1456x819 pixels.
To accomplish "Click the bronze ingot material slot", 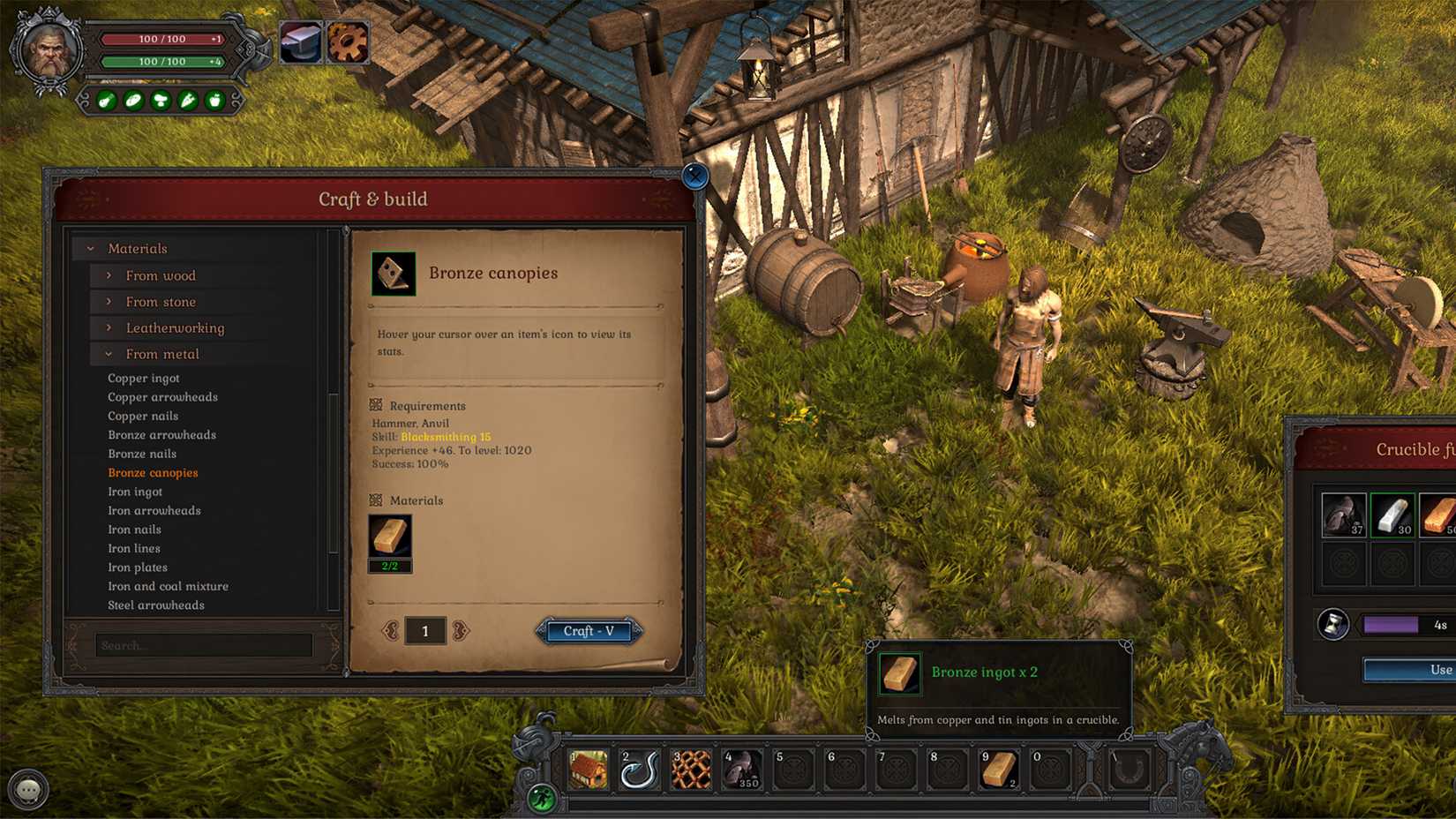I will (389, 537).
